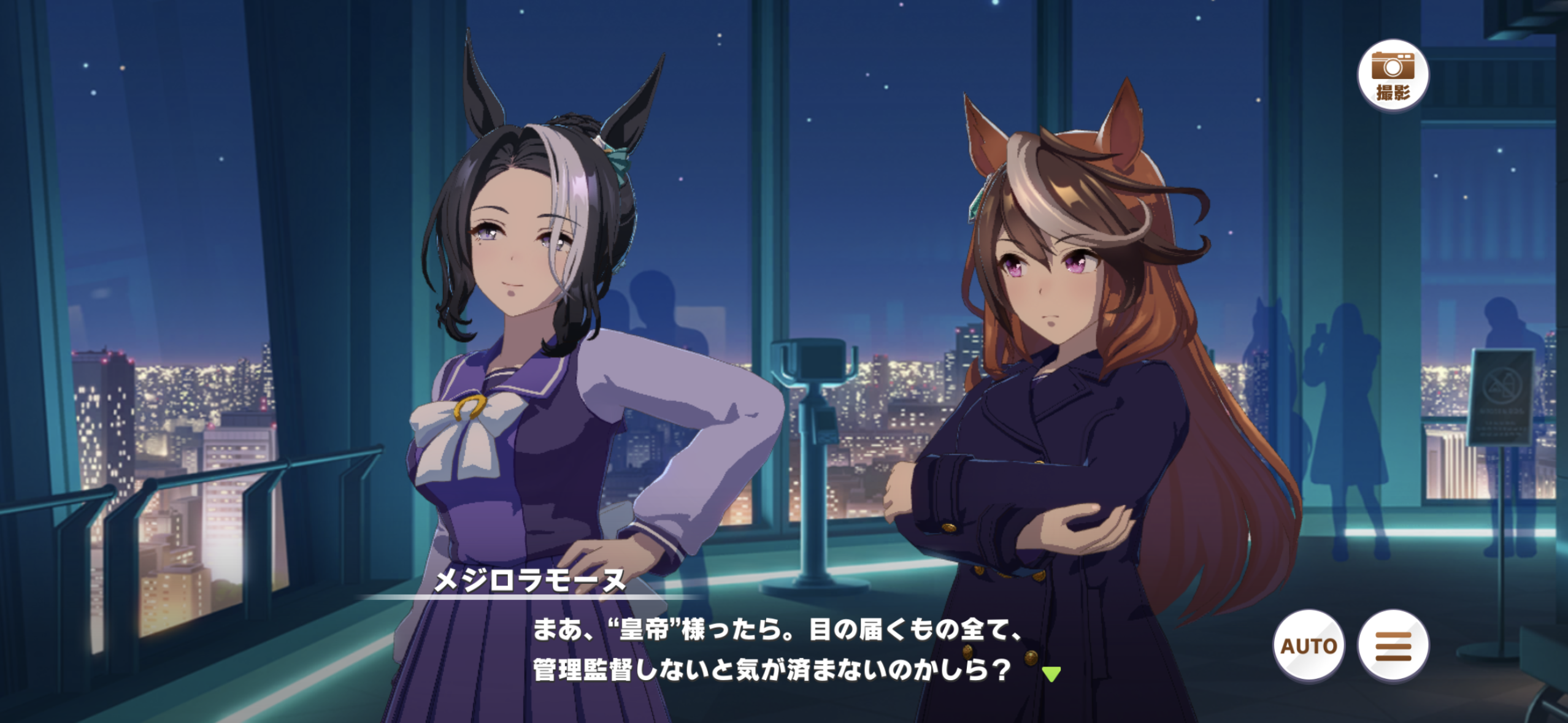Toggle AUTO dialogue playback
The width and height of the screenshot is (1568, 723).
1309,646
